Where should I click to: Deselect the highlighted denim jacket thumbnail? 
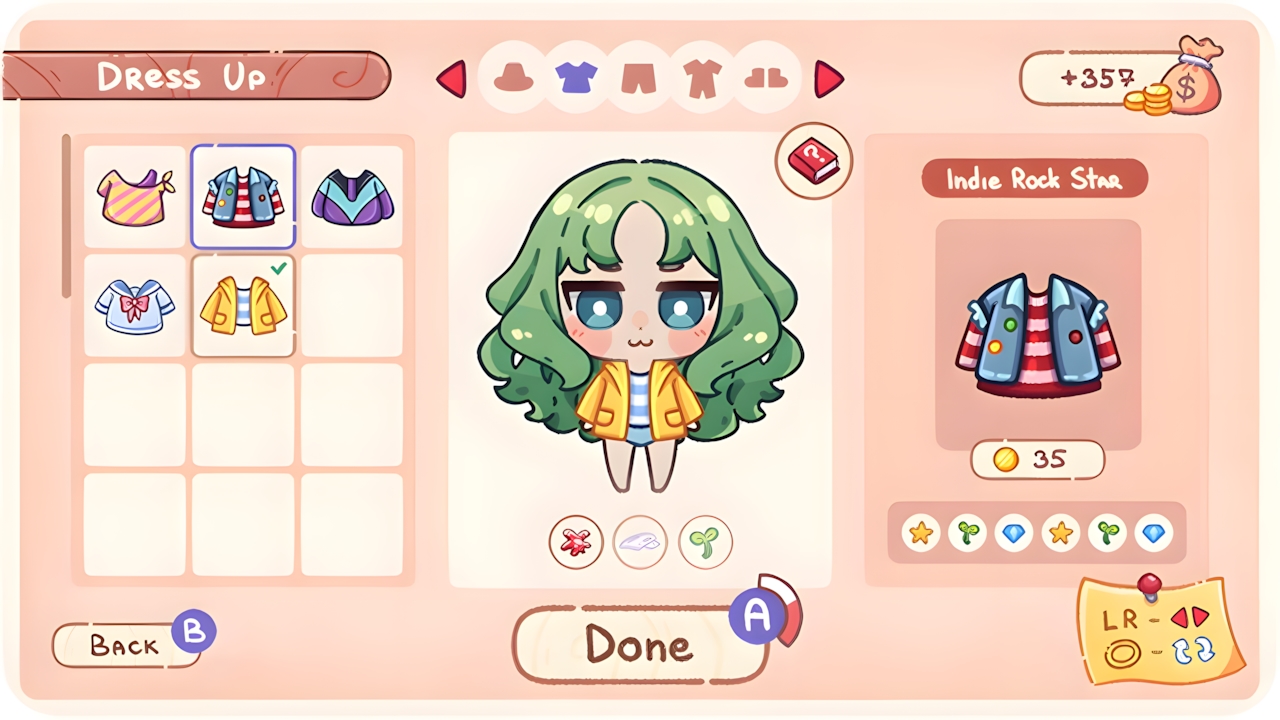243,193
